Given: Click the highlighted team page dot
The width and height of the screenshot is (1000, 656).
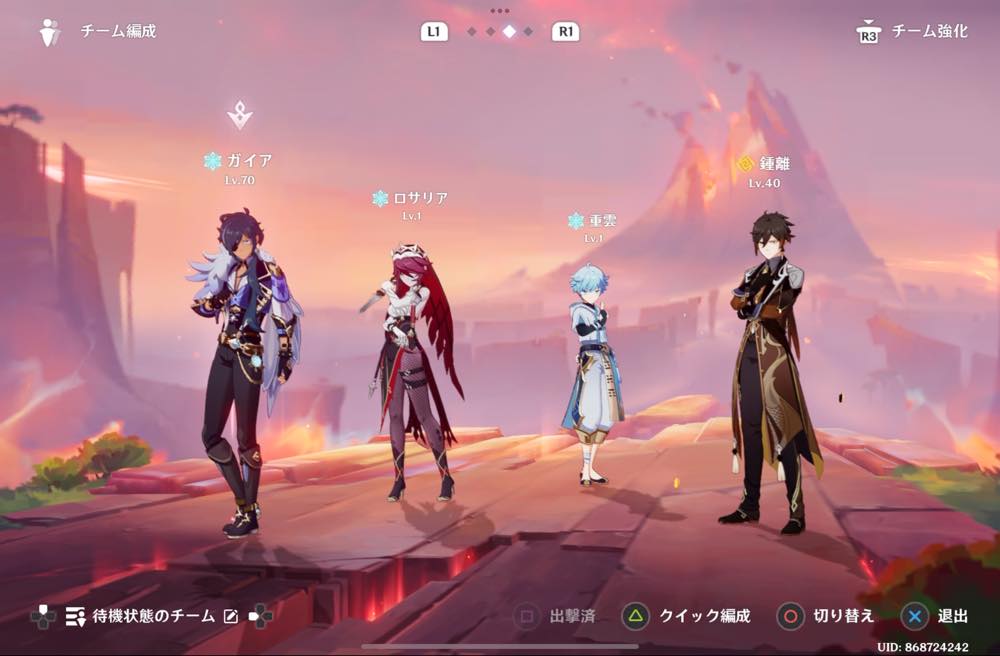Looking at the screenshot, I should 509,32.
